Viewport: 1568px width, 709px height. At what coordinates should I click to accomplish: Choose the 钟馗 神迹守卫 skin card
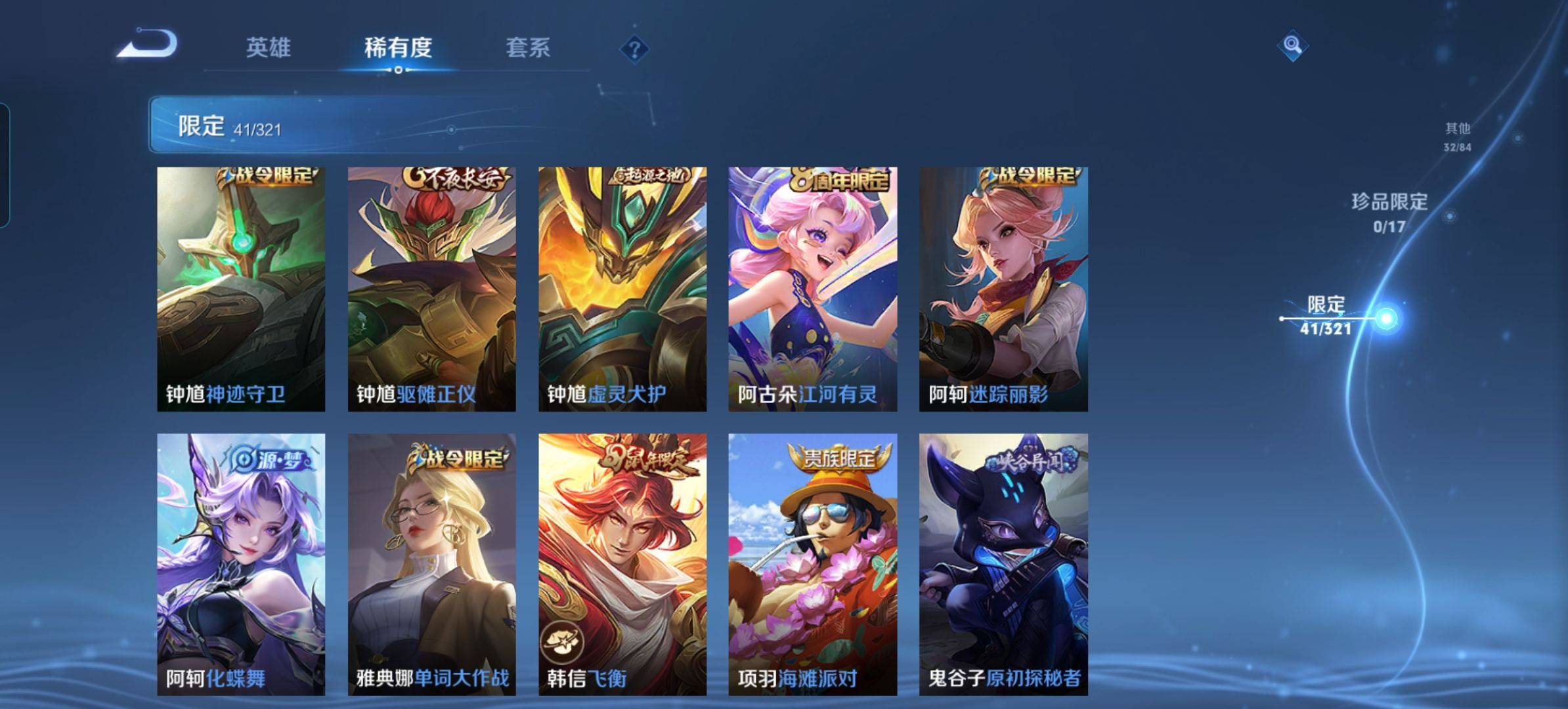click(241, 289)
